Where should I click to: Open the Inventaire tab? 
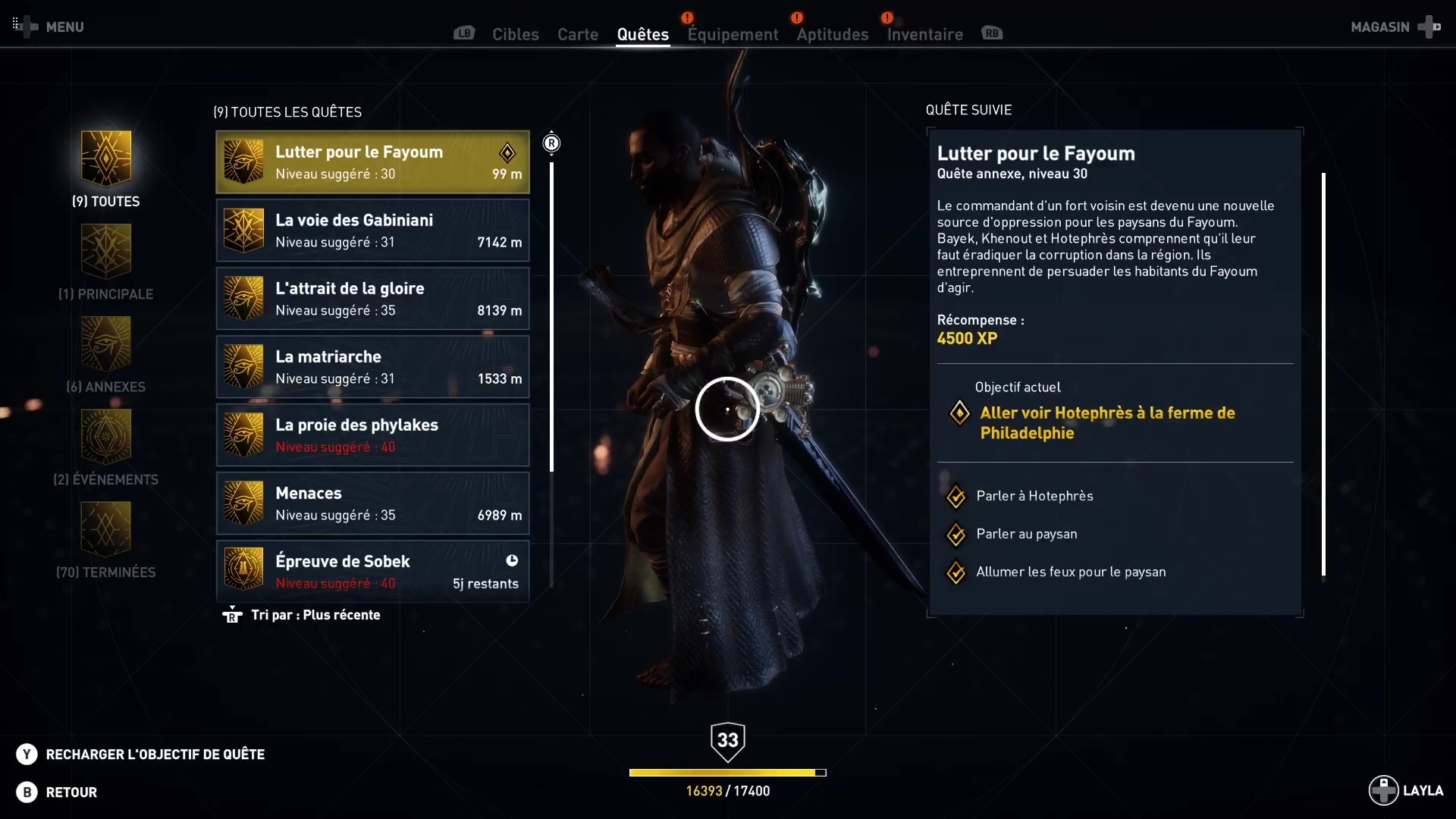pyautogui.click(x=924, y=34)
